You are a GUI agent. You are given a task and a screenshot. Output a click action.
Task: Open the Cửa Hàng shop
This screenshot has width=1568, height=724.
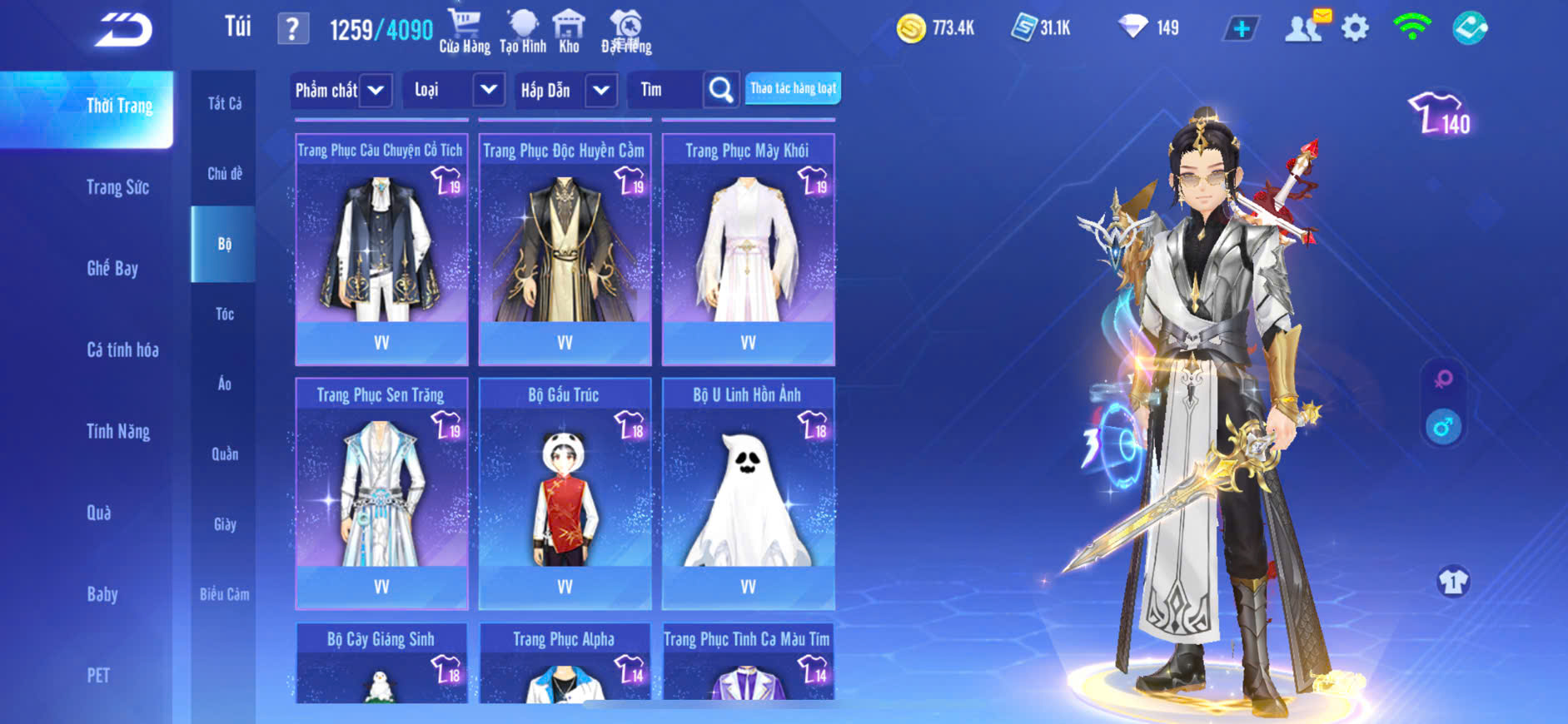465,32
